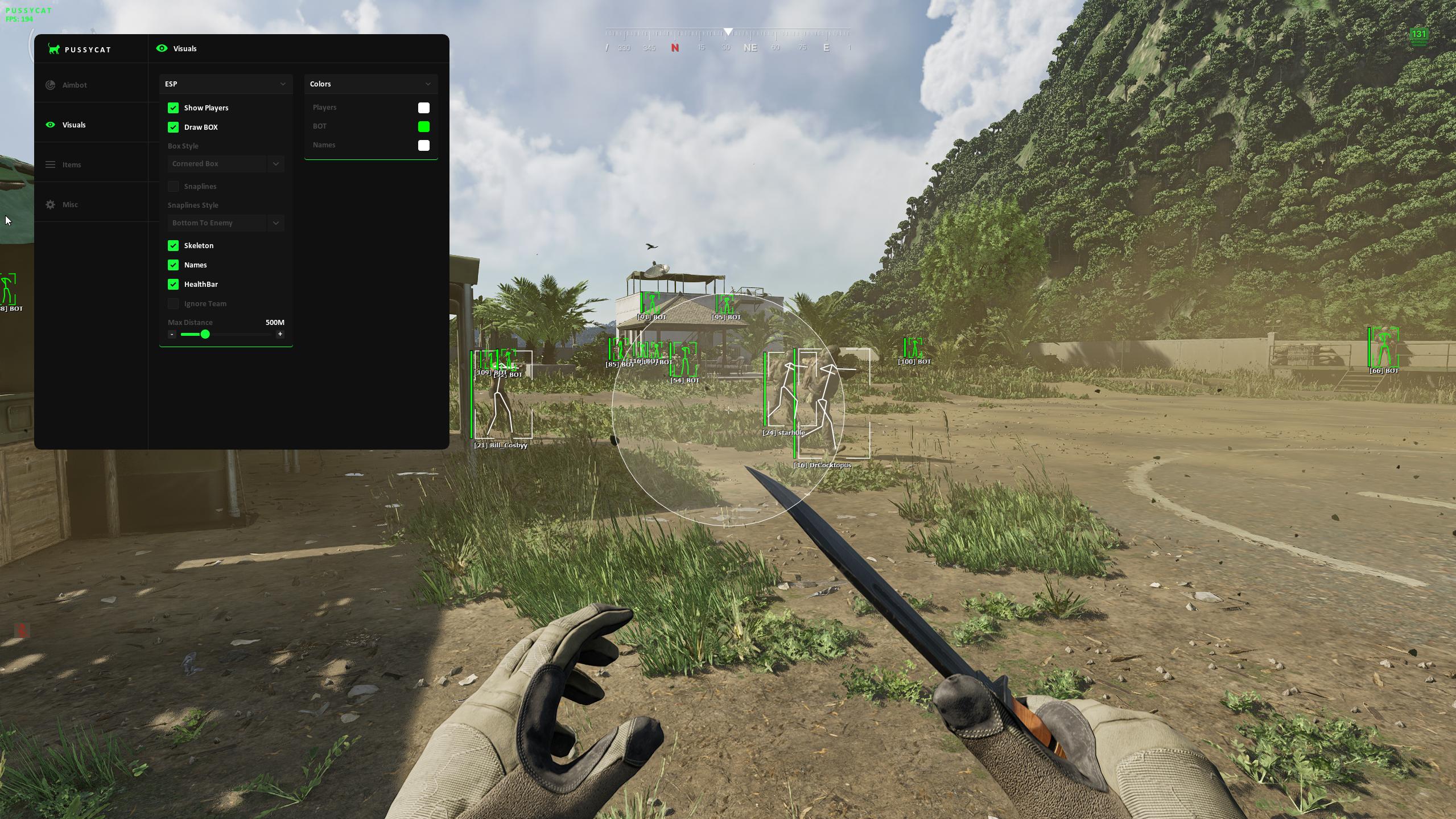Image resolution: width=1456 pixels, height=819 pixels.
Task: Enable the Snaplines checkbox
Action: [173, 186]
